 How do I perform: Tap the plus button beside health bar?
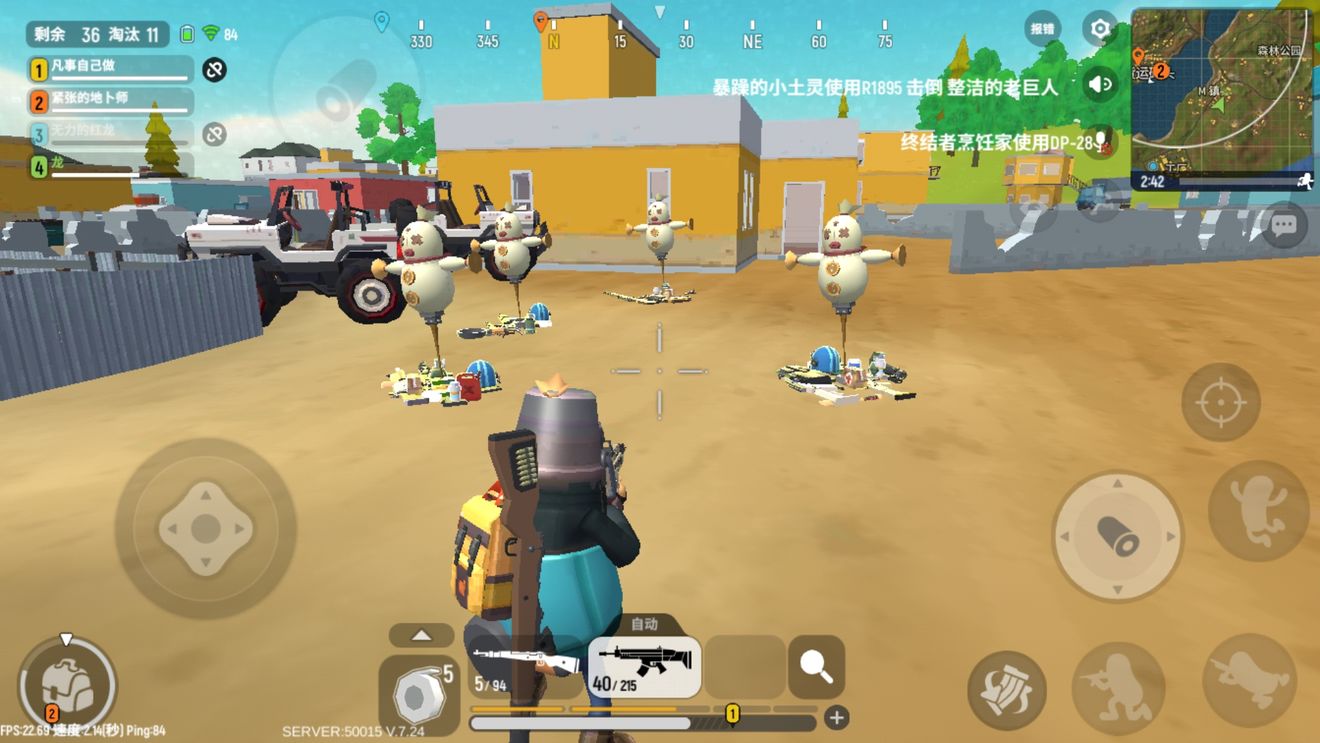click(x=836, y=717)
